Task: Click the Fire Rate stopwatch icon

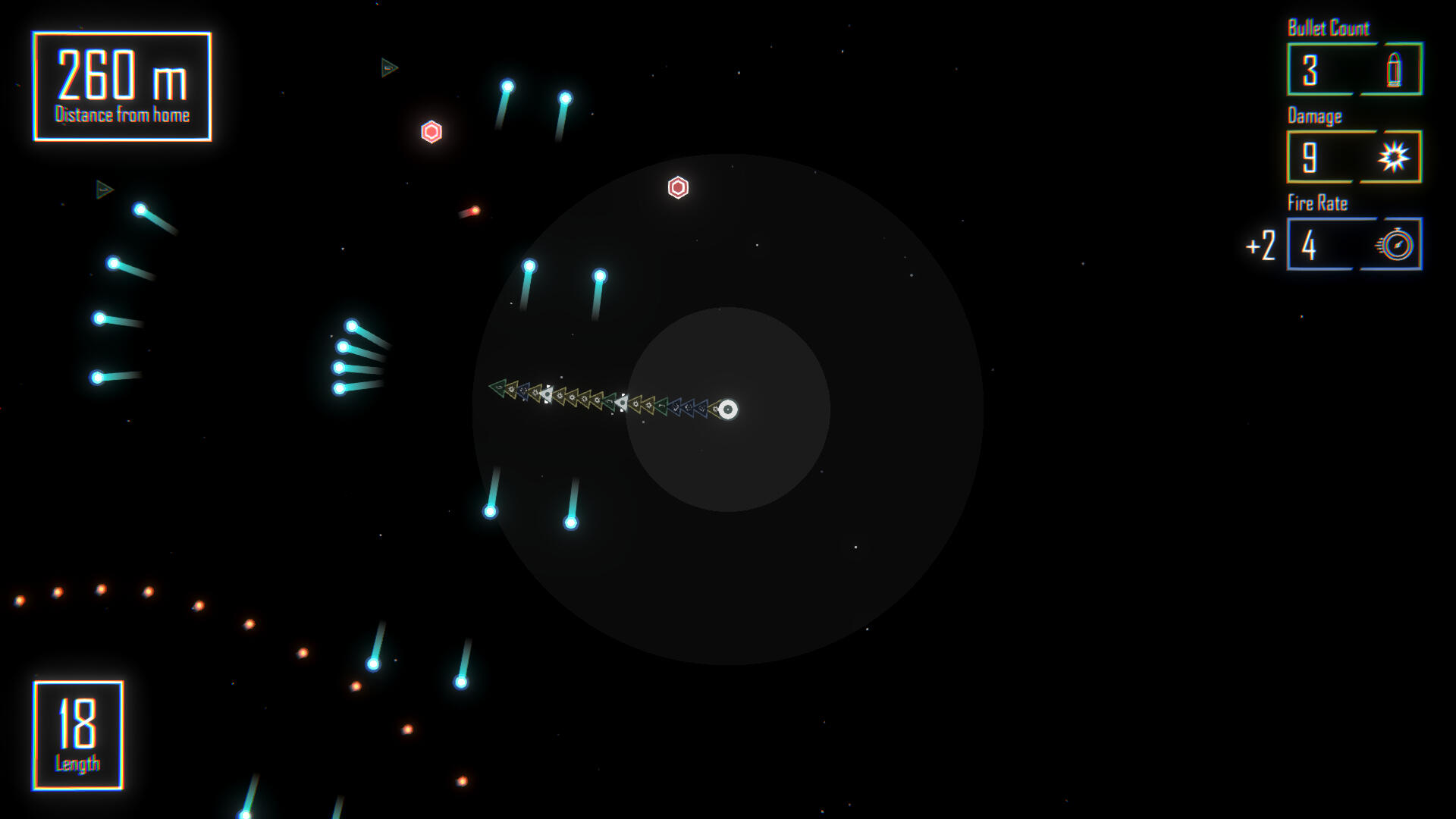Action: coord(1395,245)
